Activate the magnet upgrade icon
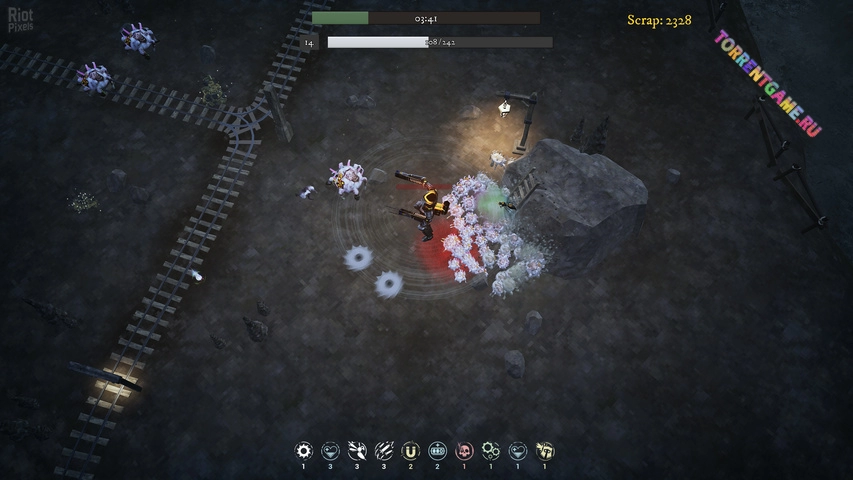Image resolution: width=853 pixels, height=480 pixels. pos(411,451)
